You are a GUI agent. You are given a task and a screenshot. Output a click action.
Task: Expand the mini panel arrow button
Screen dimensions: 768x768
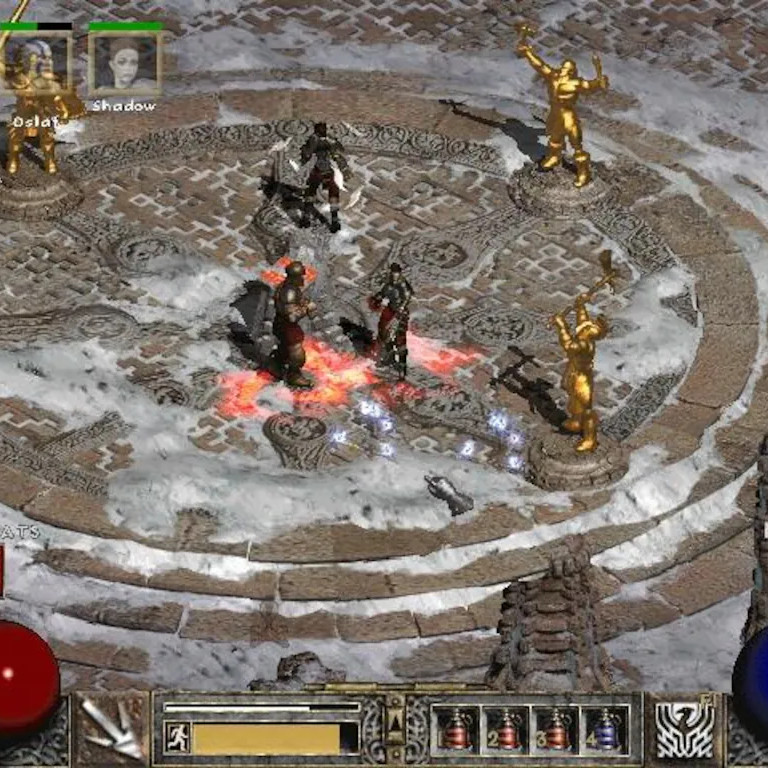pyautogui.click(x=395, y=718)
